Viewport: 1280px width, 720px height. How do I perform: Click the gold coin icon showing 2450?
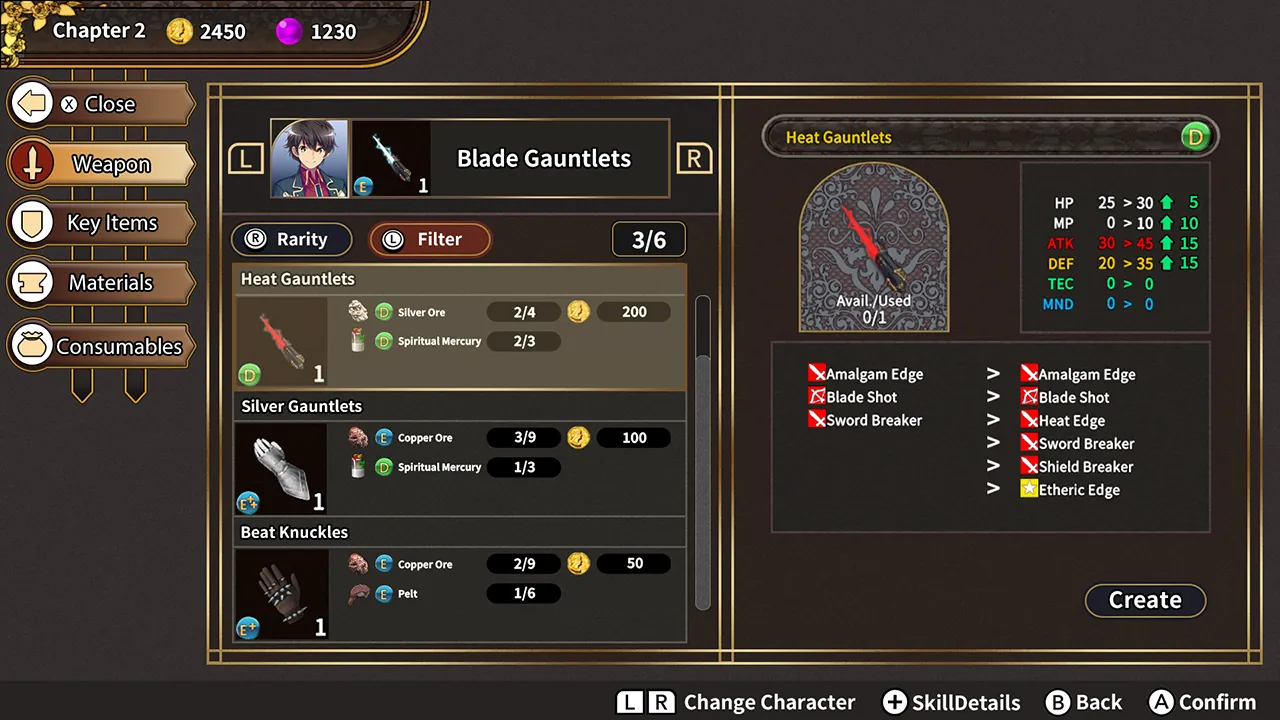[x=179, y=31]
